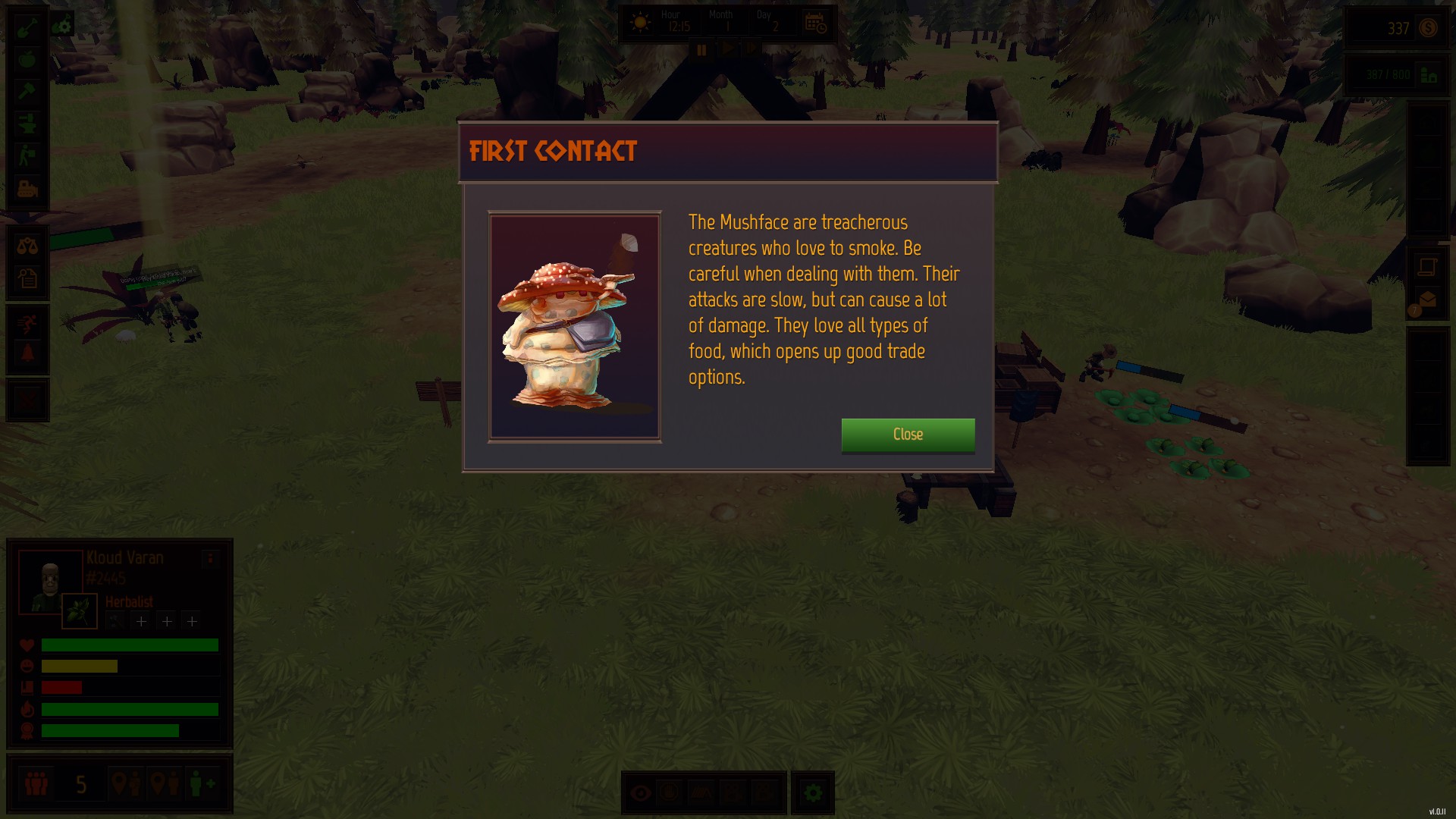This screenshot has width=1456, height=819.
Task: Select the apple food category icon
Action: point(27,60)
